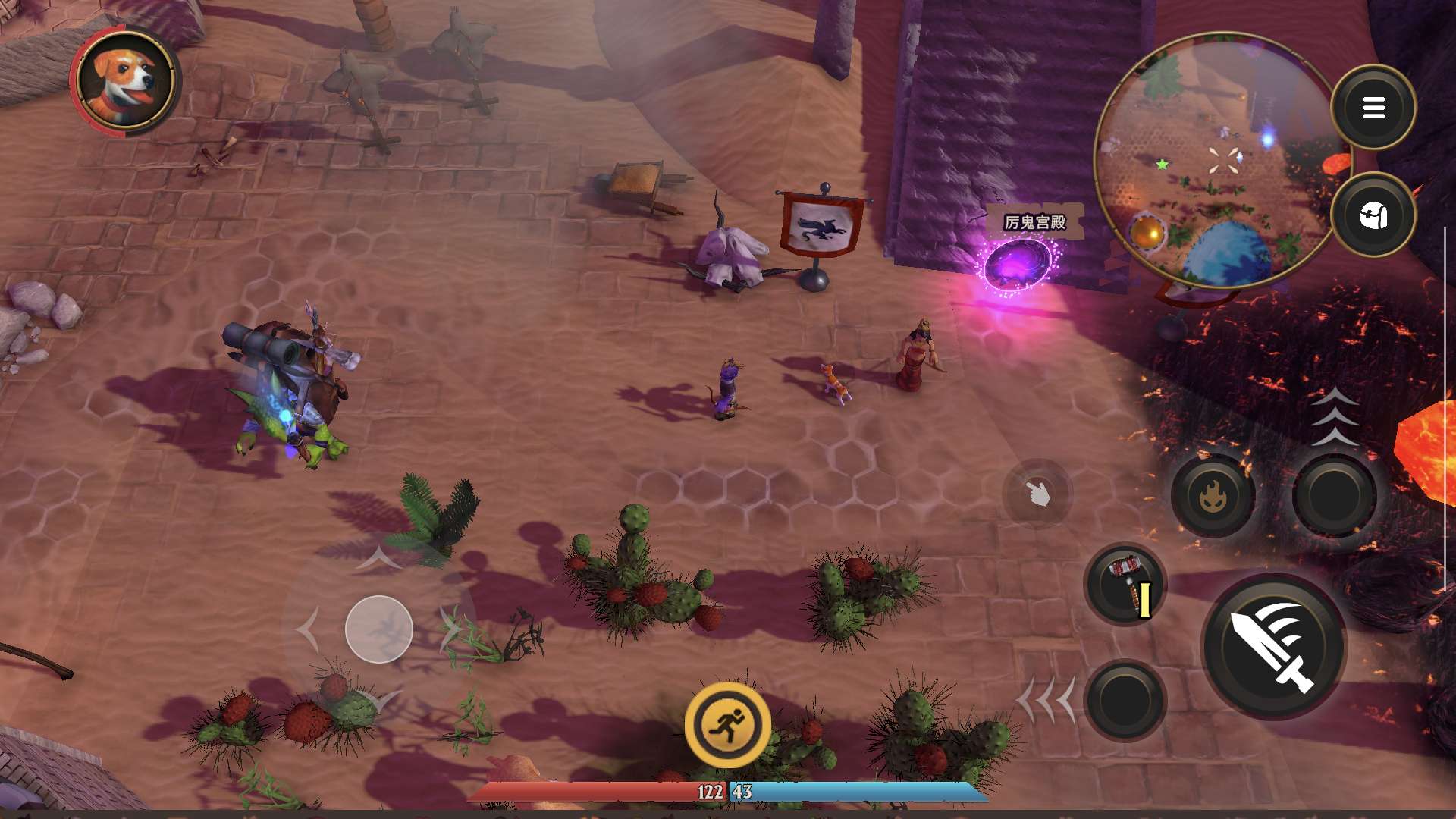Activate the flame ability button
This screenshot has width=1456, height=819.
[x=1213, y=496]
